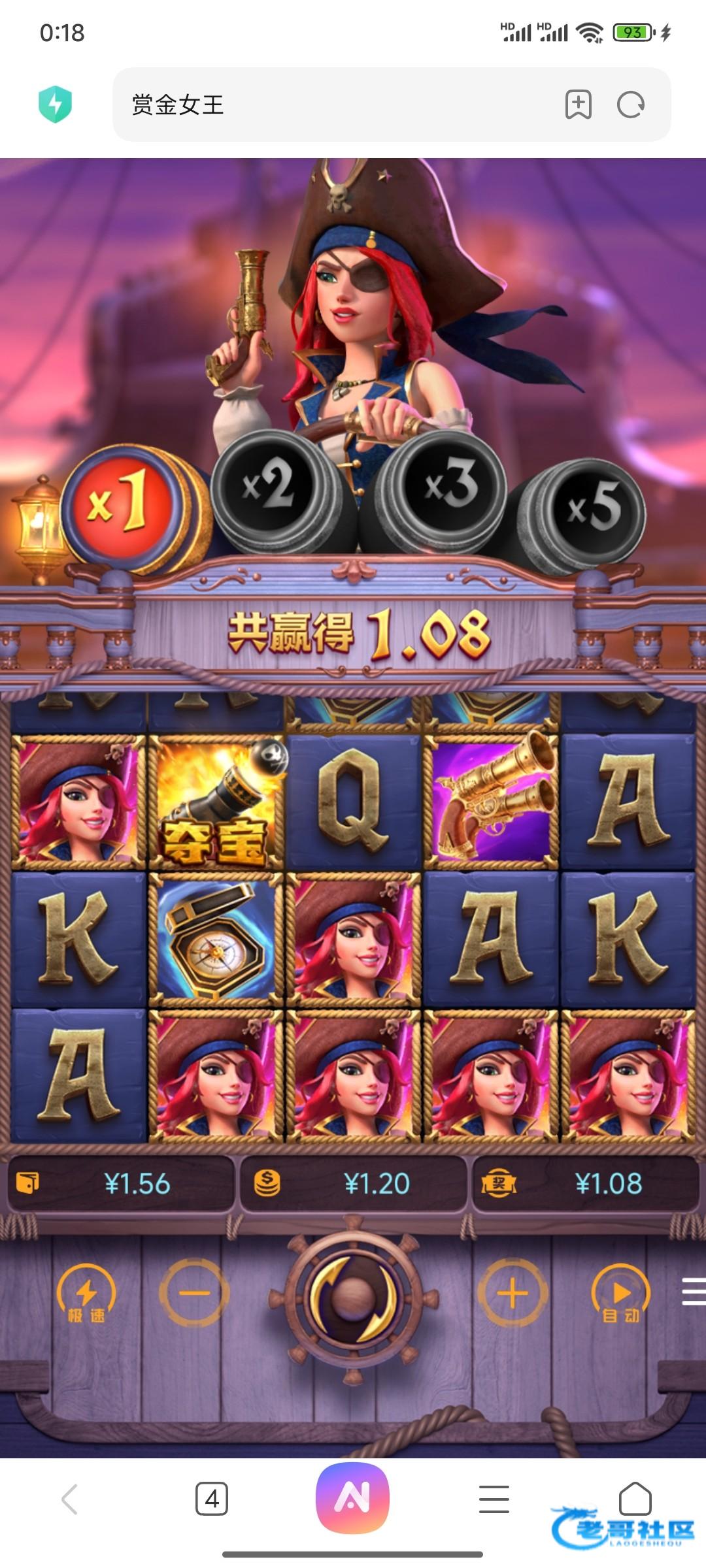Image resolution: width=706 pixels, height=1568 pixels.
Task: Increase the bet with the plus button
Action: click(513, 1293)
